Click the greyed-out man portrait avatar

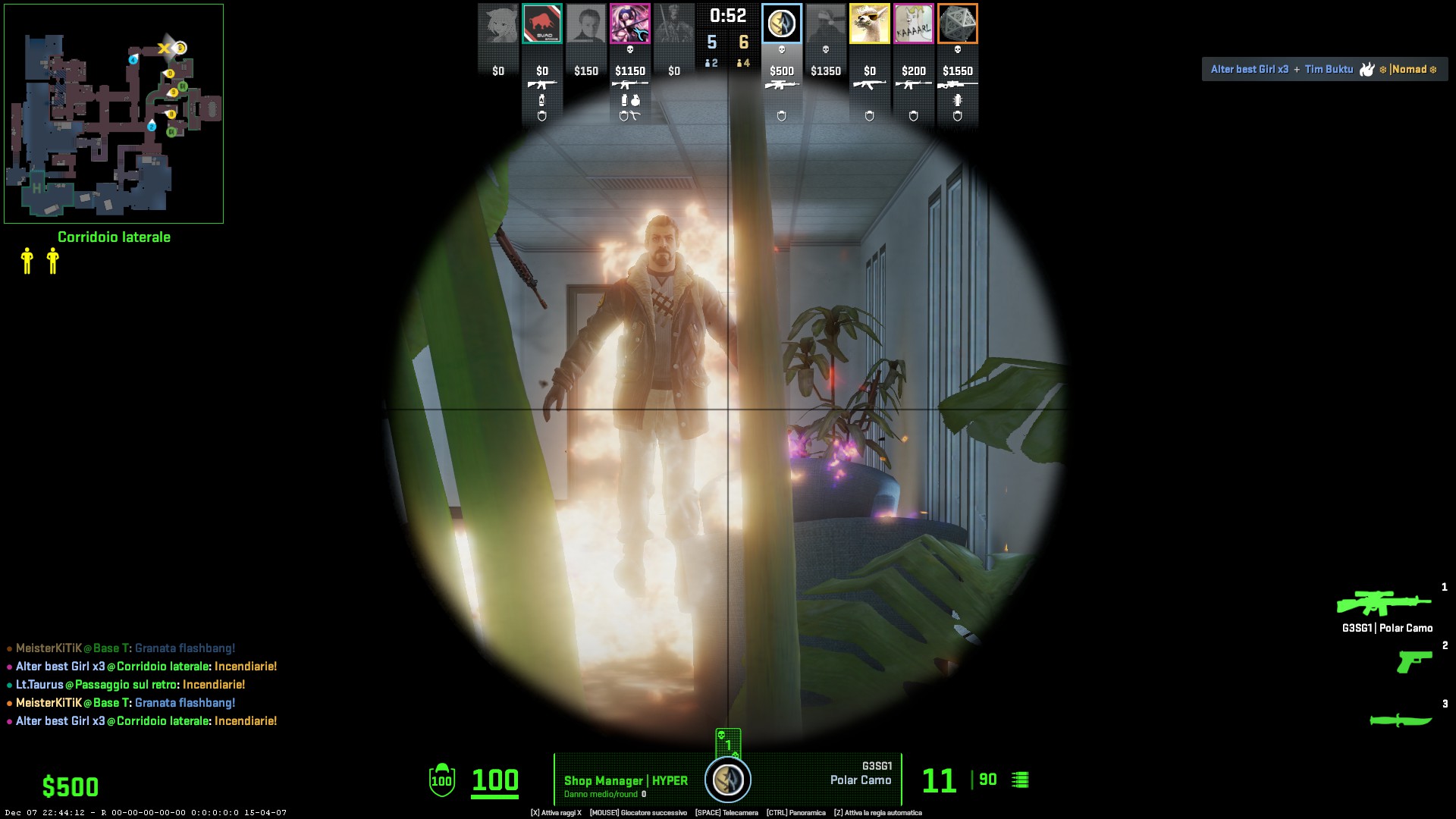[x=585, y=24]
